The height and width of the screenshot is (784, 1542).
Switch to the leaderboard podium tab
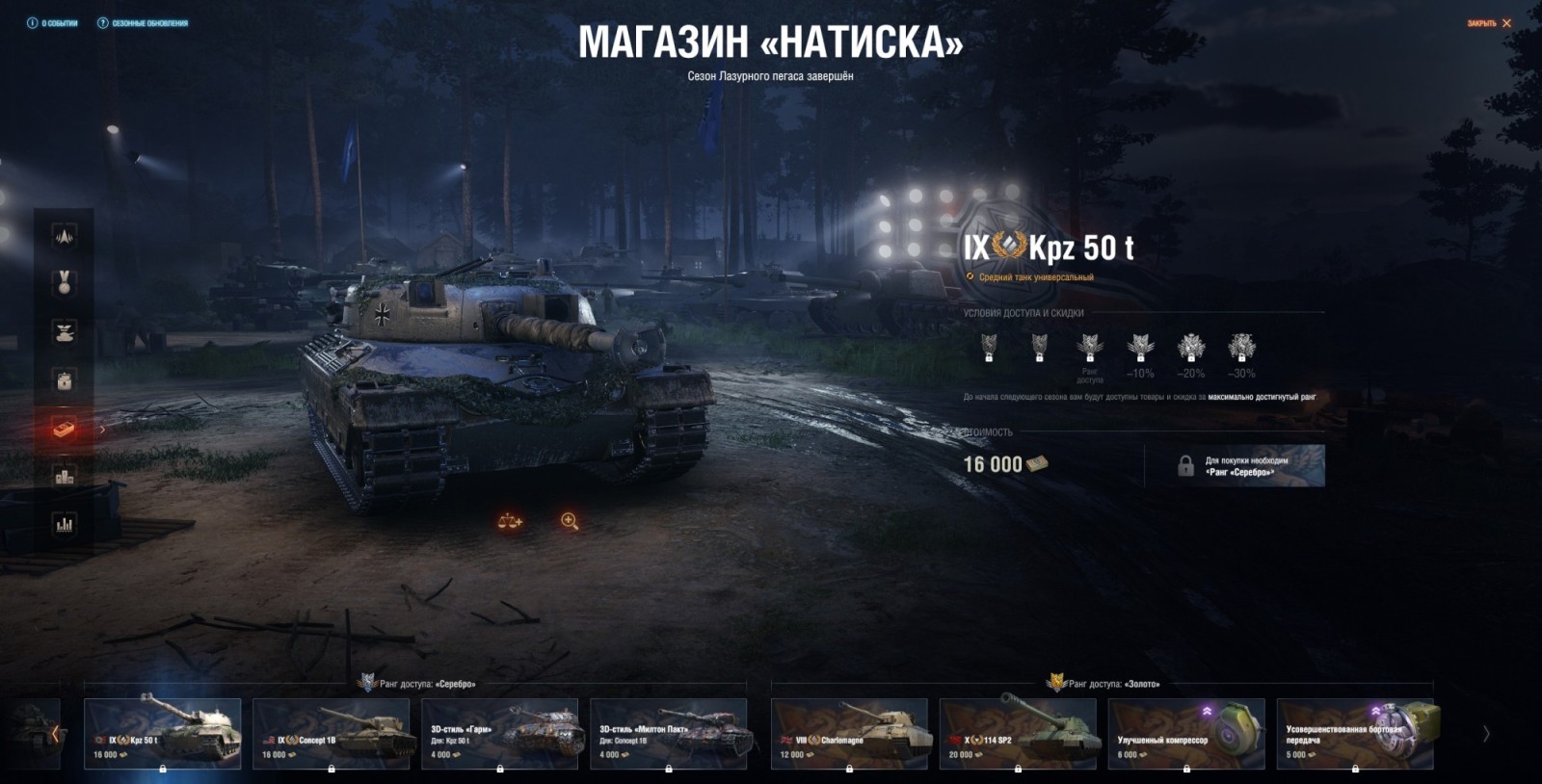coord(64,476)
